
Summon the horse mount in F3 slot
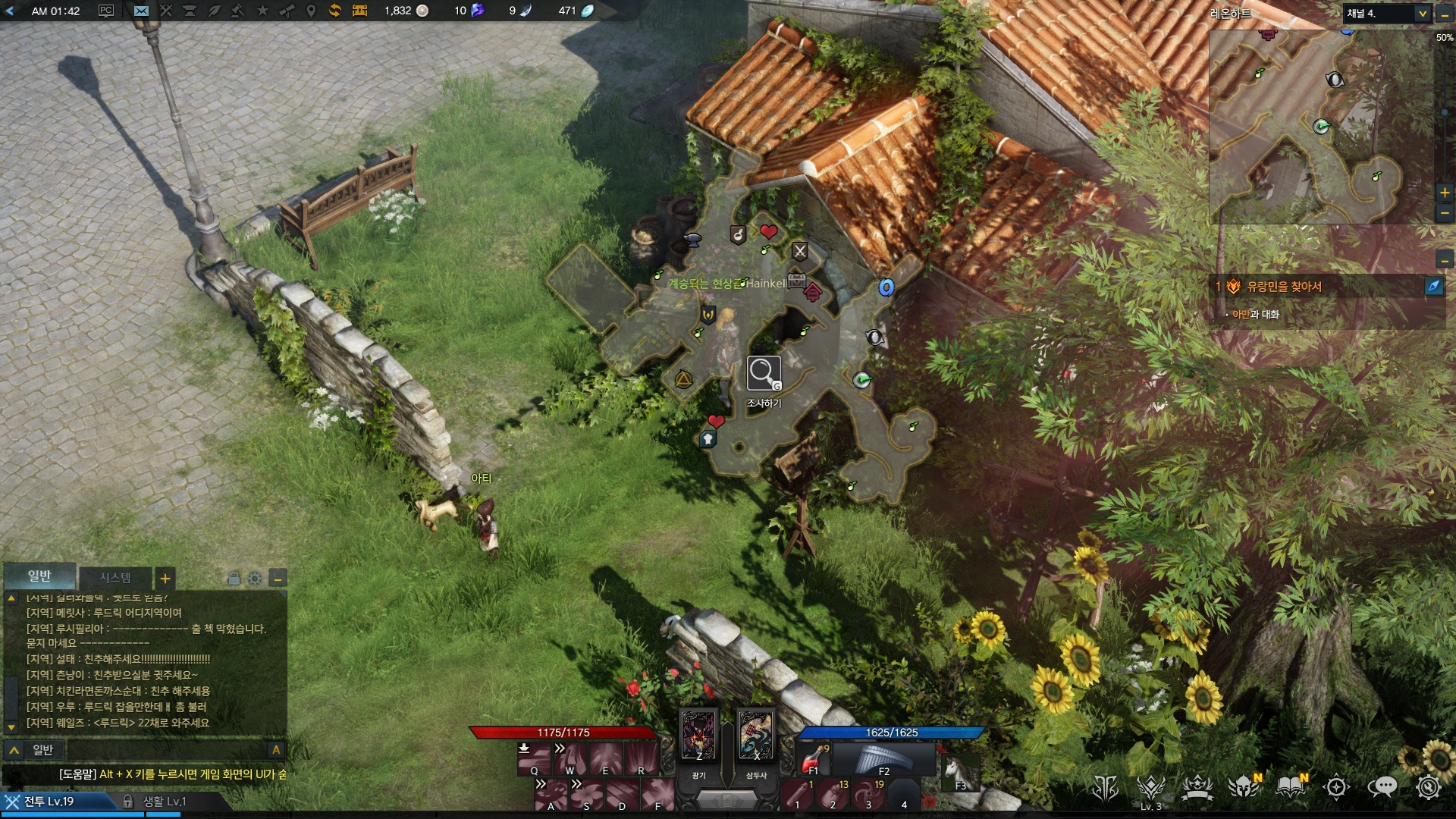pyautogui.click(x=960, y=772)
